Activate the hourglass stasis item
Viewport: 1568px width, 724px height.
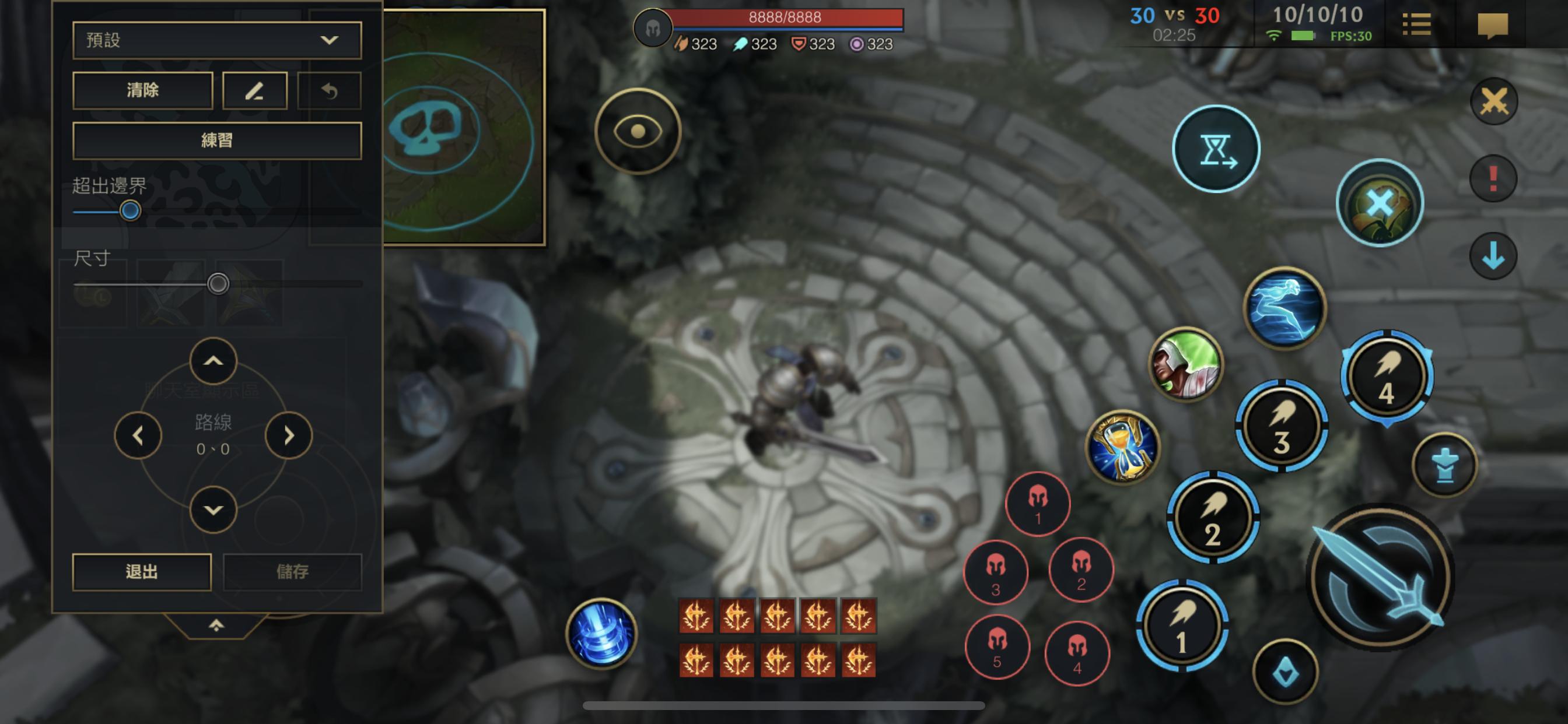pos(1123,447)
